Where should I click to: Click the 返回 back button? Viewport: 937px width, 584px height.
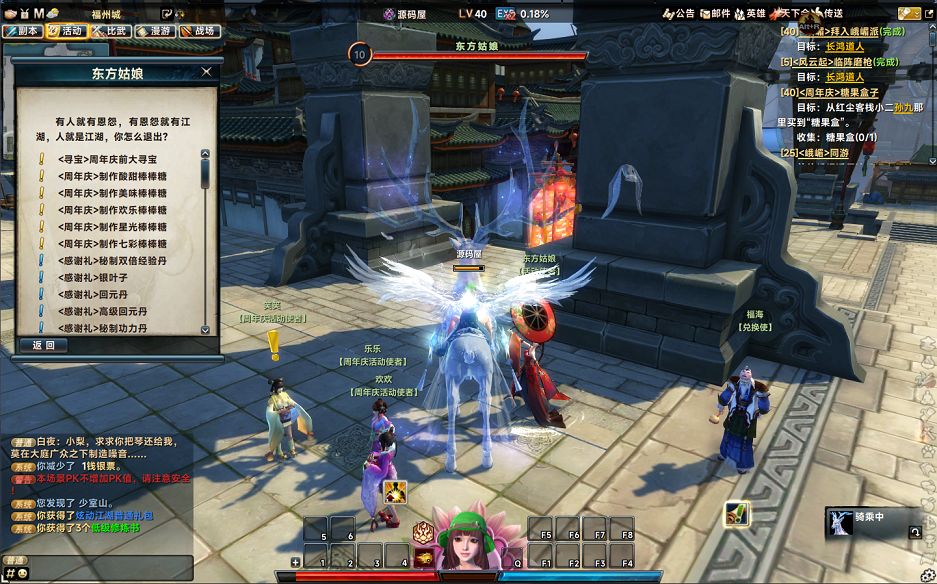pos(43,345)
